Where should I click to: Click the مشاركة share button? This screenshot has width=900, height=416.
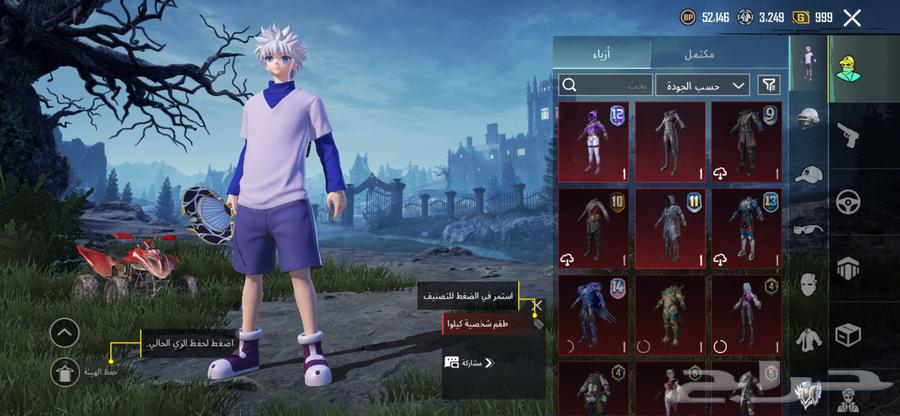point(470,362)
